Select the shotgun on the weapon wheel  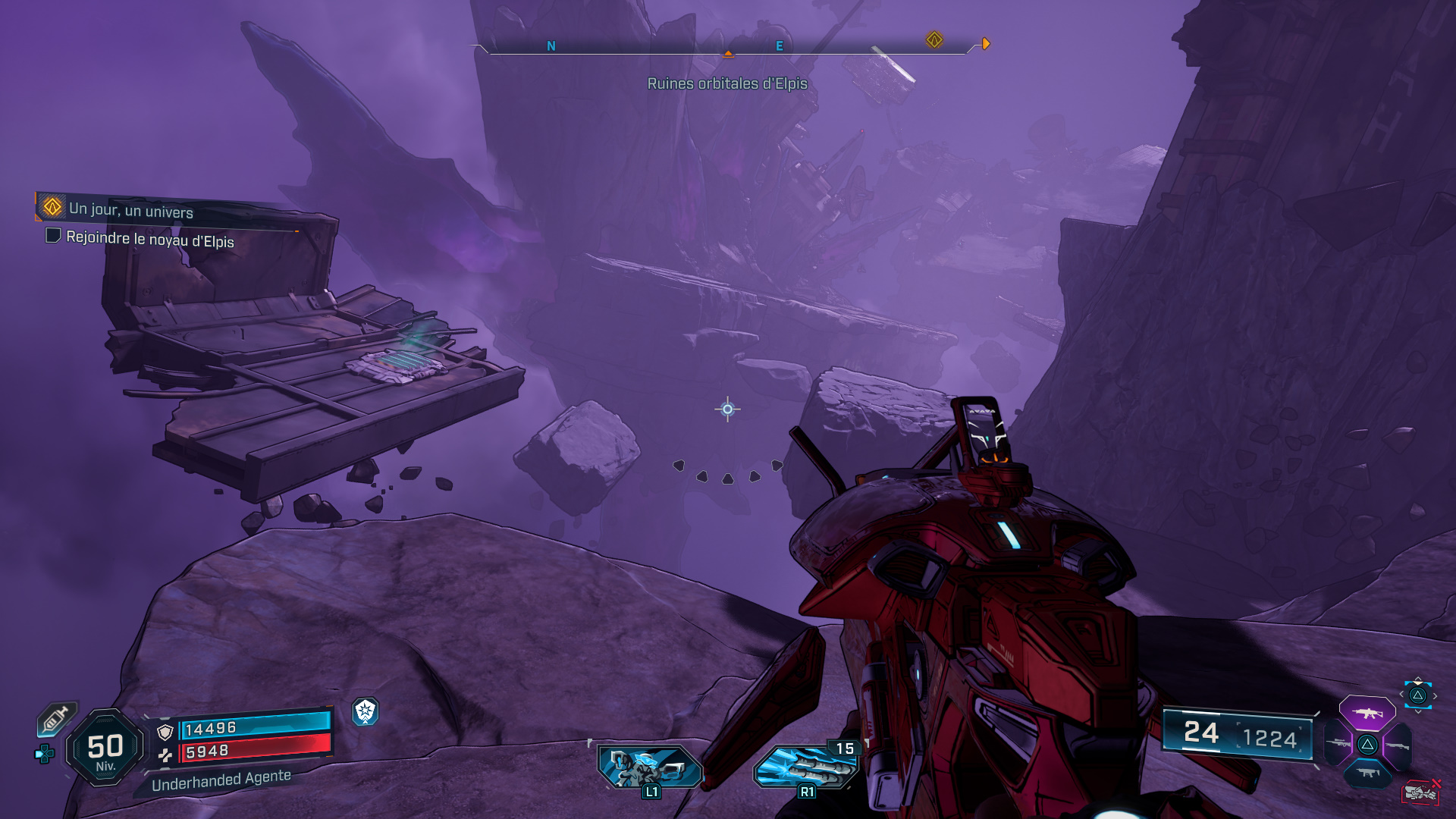click(x=1398, y=746)
